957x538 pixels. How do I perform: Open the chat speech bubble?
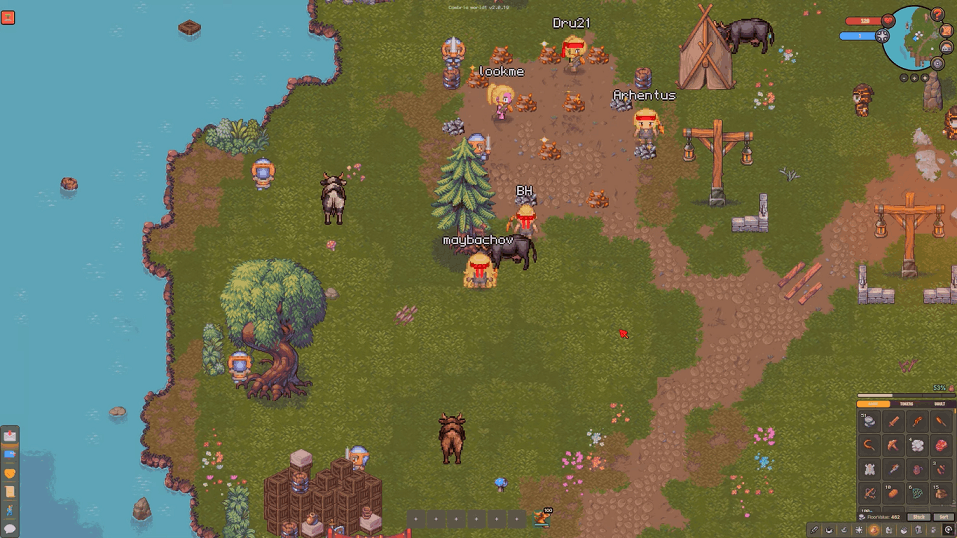click(x=10, y=527)
